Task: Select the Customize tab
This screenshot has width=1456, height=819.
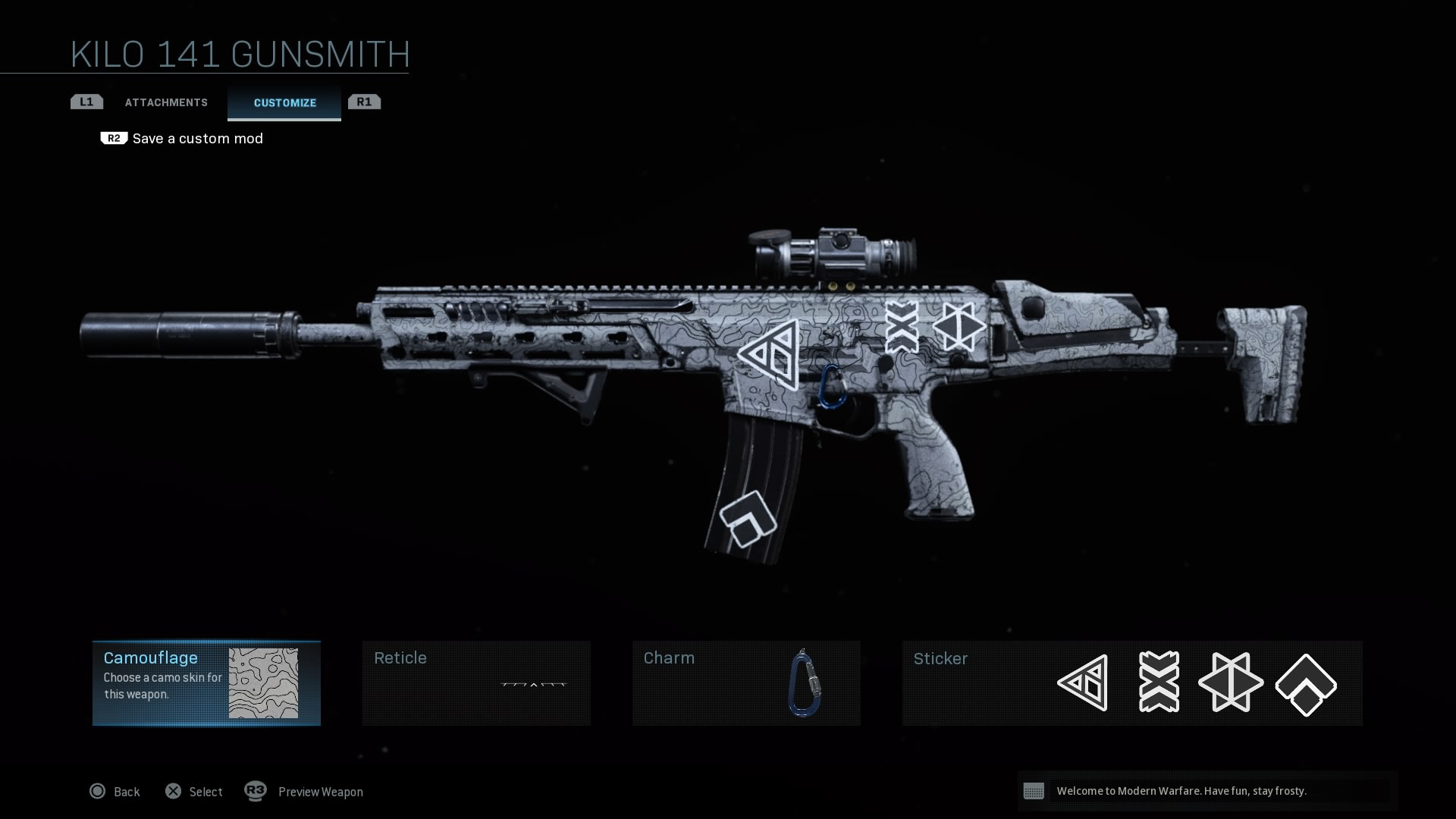Action: tap(284, 103)
